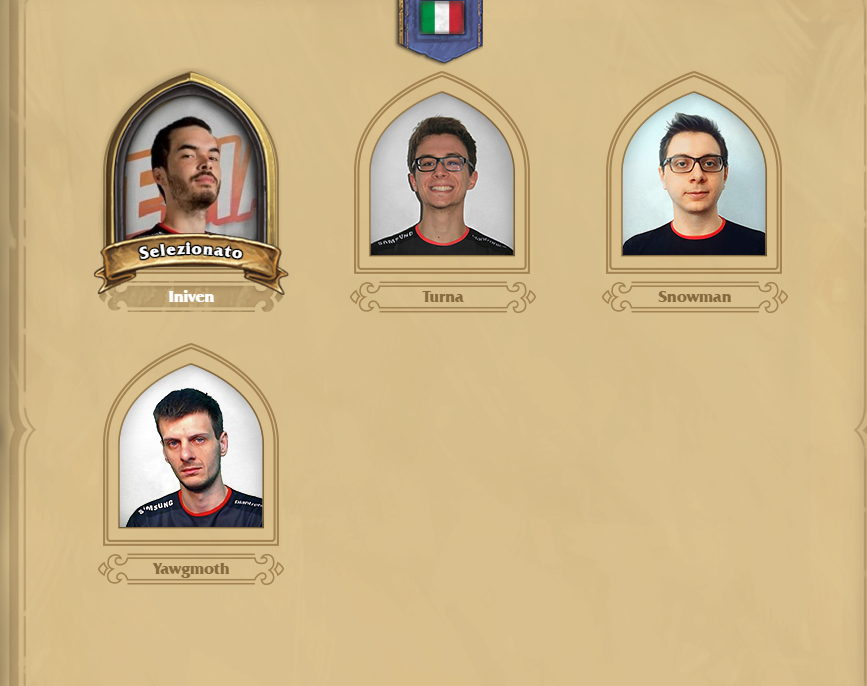This screenshot has width=867, height=686.
Task: Click the Italian flag banner
Action: (x=441, y=25)
